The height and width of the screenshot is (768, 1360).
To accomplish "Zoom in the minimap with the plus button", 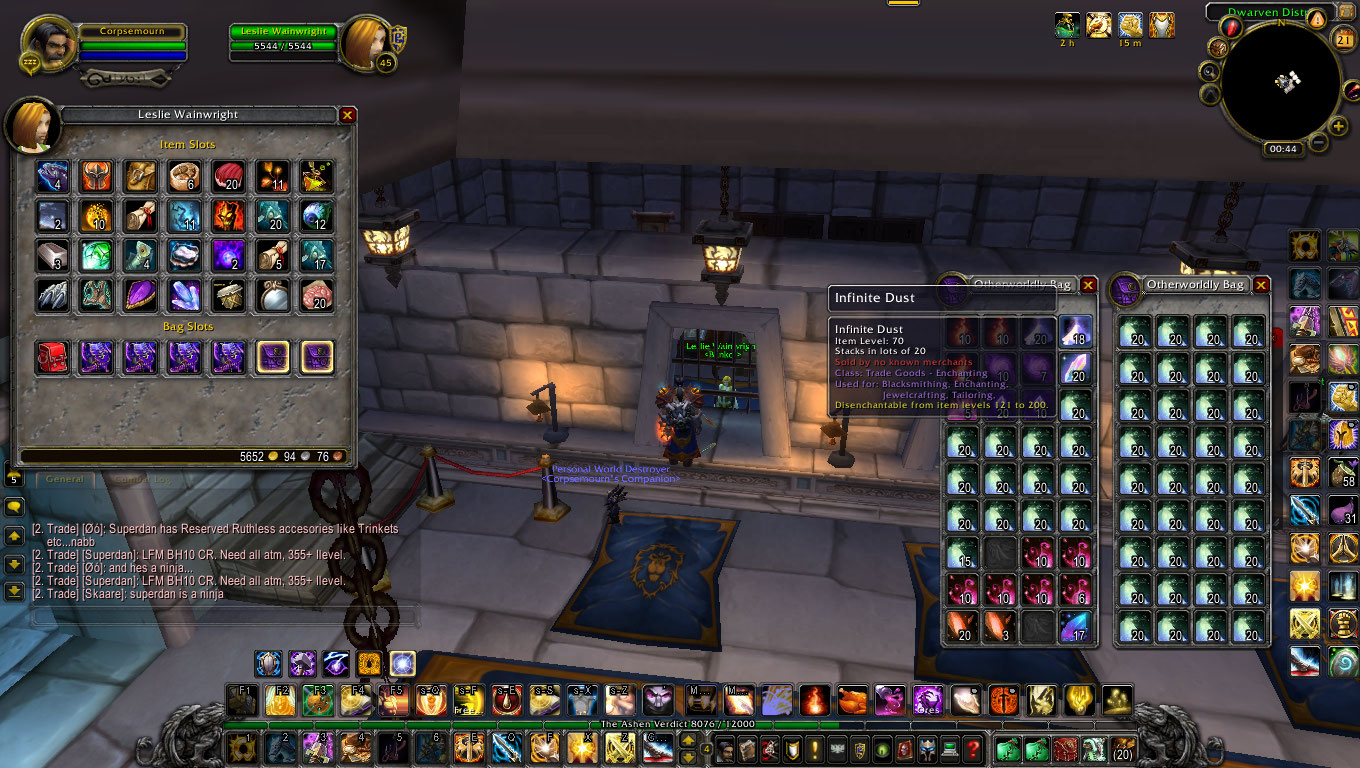I will pyautogui.click(x=1339, y=127).
